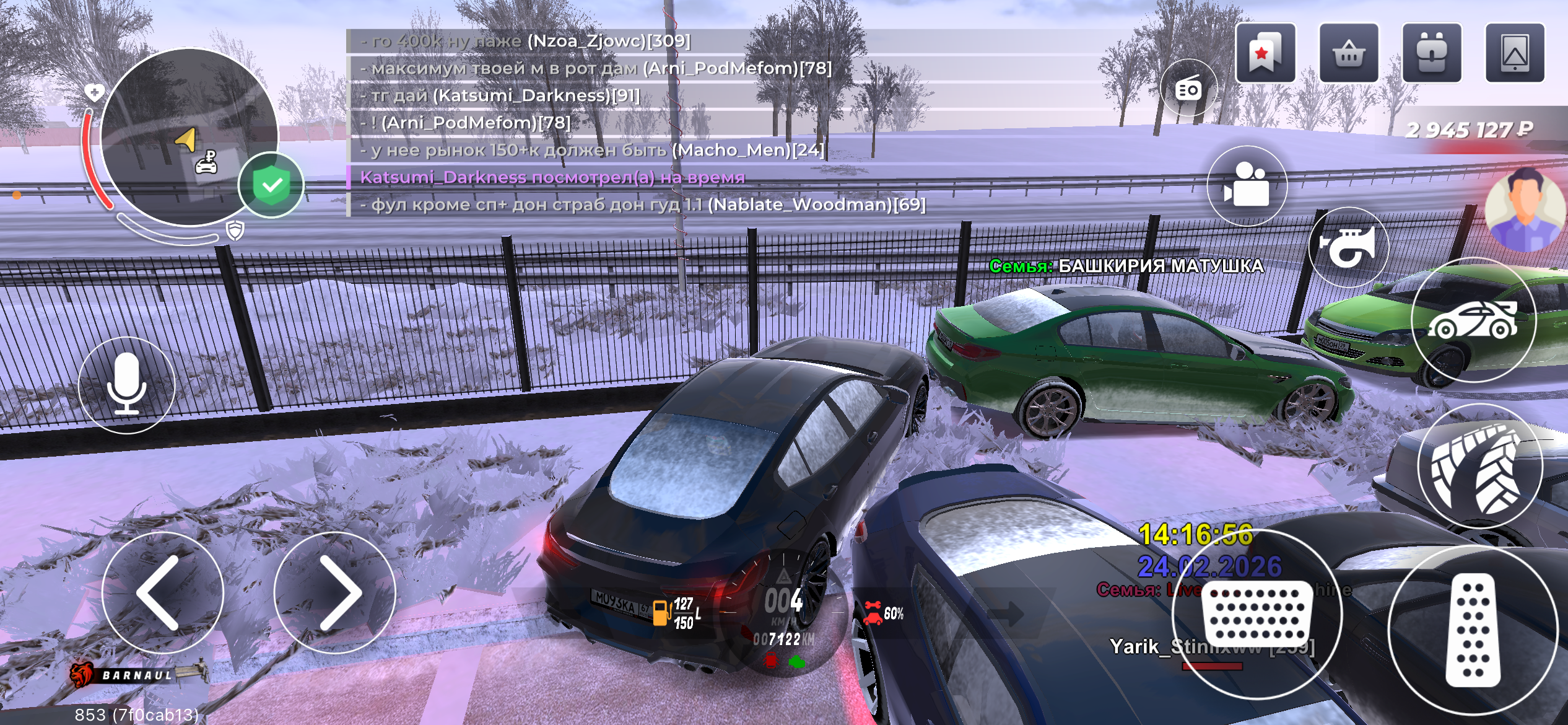Hit the wide brake pedal
Screen dimensions: 1568x725
click(1257, 613)
